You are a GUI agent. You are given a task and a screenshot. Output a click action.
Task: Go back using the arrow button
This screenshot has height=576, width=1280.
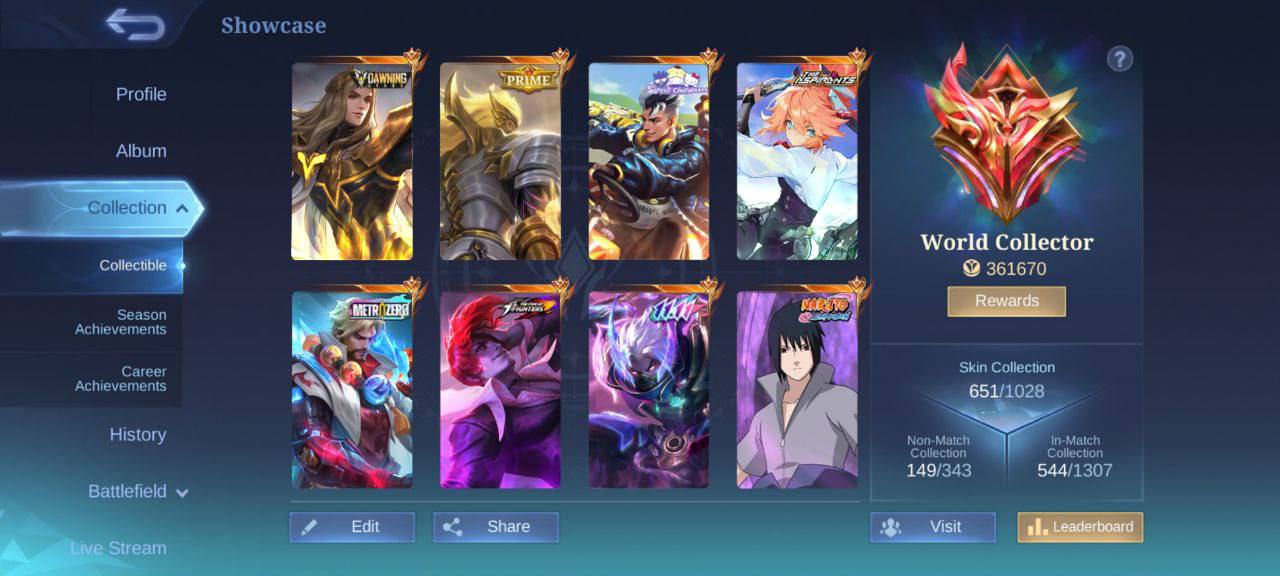click(x=135, y=25)
